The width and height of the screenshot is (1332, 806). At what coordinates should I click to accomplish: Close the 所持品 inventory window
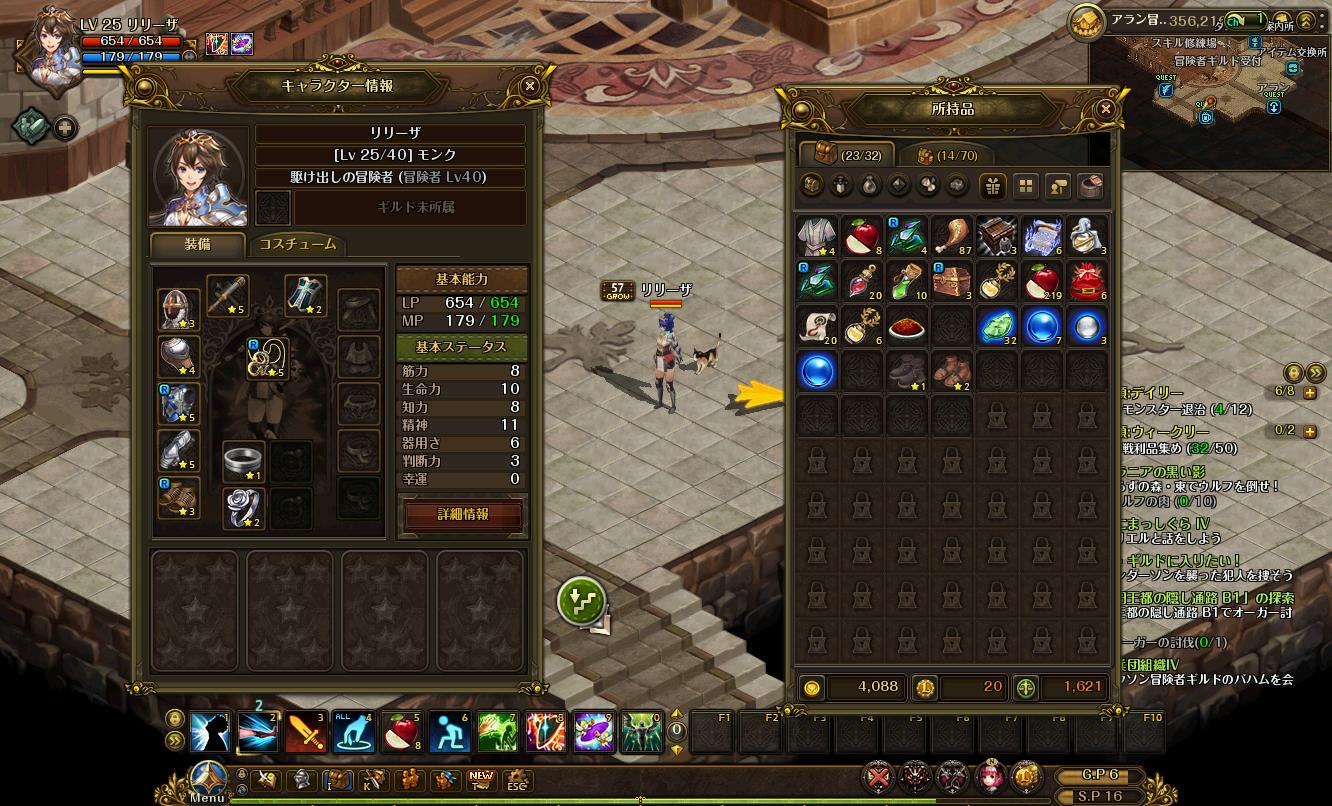point(1105,109)
